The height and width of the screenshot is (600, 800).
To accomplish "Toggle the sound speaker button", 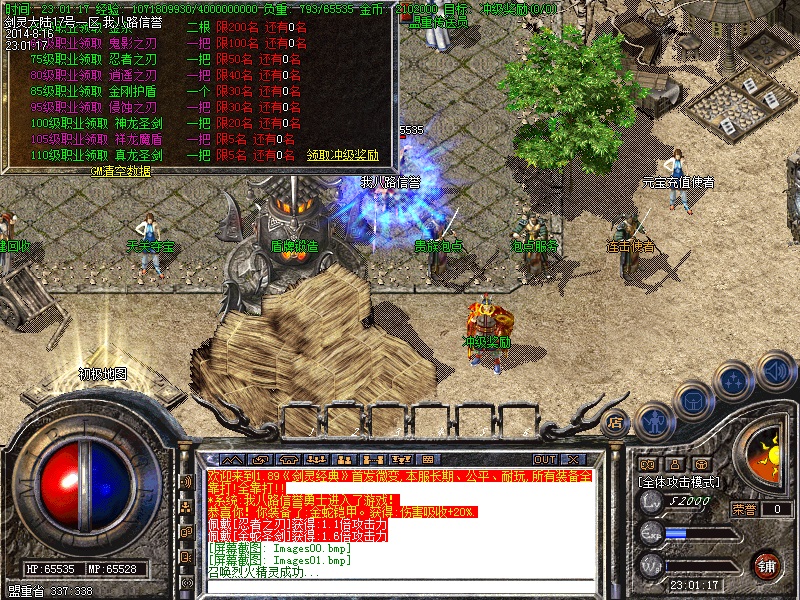I will 774,372.
